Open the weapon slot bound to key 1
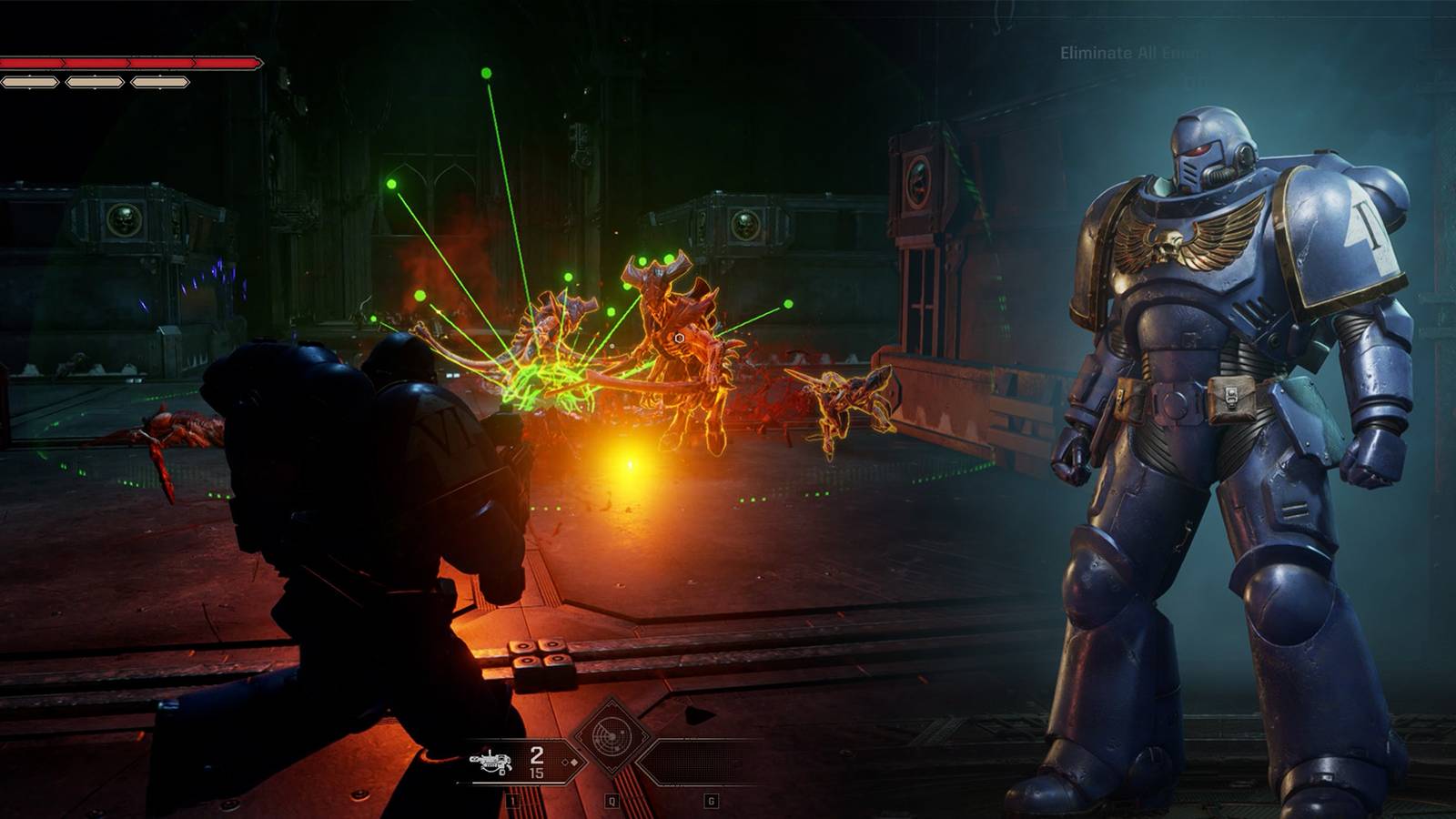This screenshot has width=1456, height=819. click(512, 801)
